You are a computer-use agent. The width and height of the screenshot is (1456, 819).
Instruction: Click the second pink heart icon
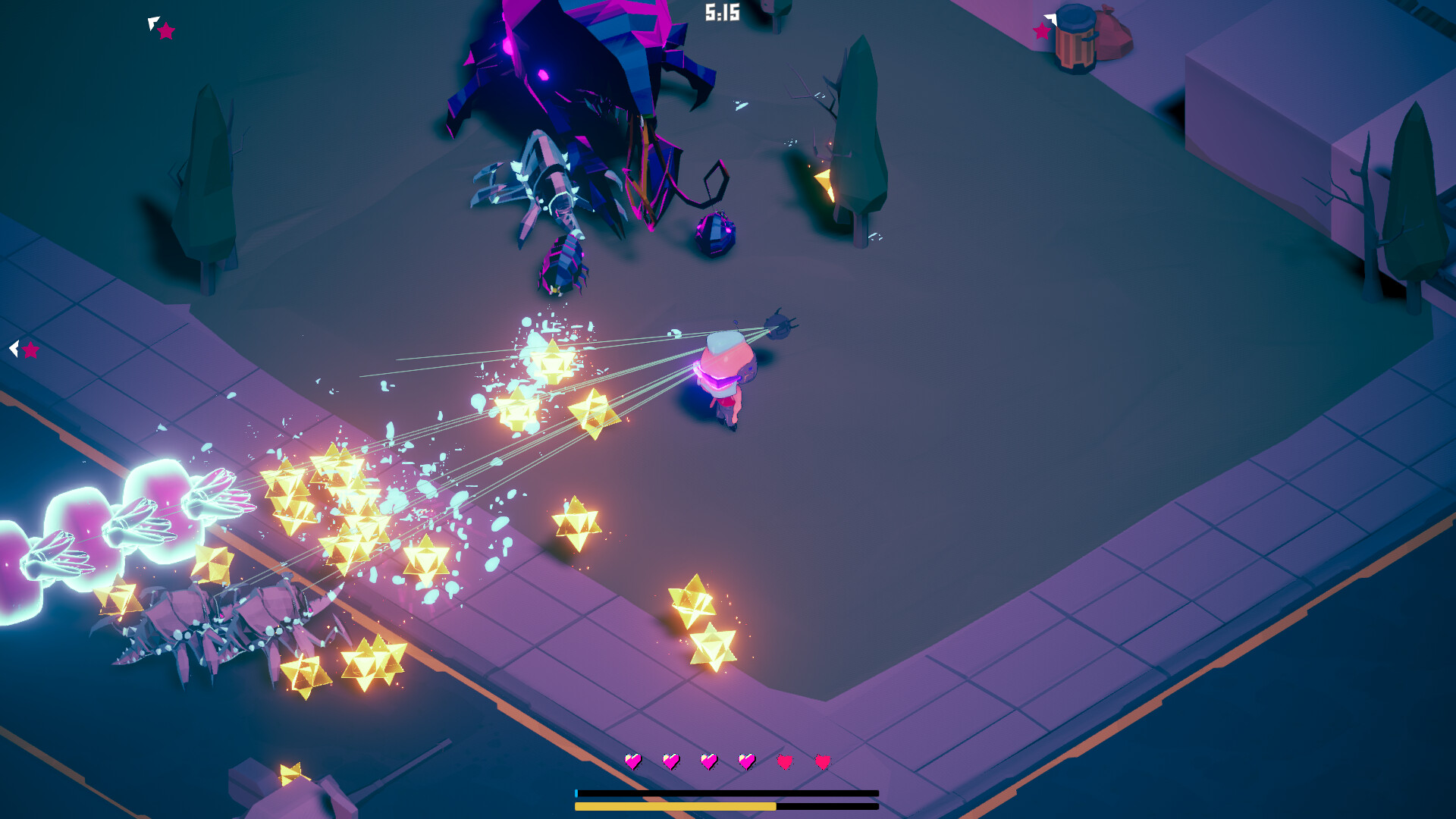pyautogui.click(x=672, y=761)
